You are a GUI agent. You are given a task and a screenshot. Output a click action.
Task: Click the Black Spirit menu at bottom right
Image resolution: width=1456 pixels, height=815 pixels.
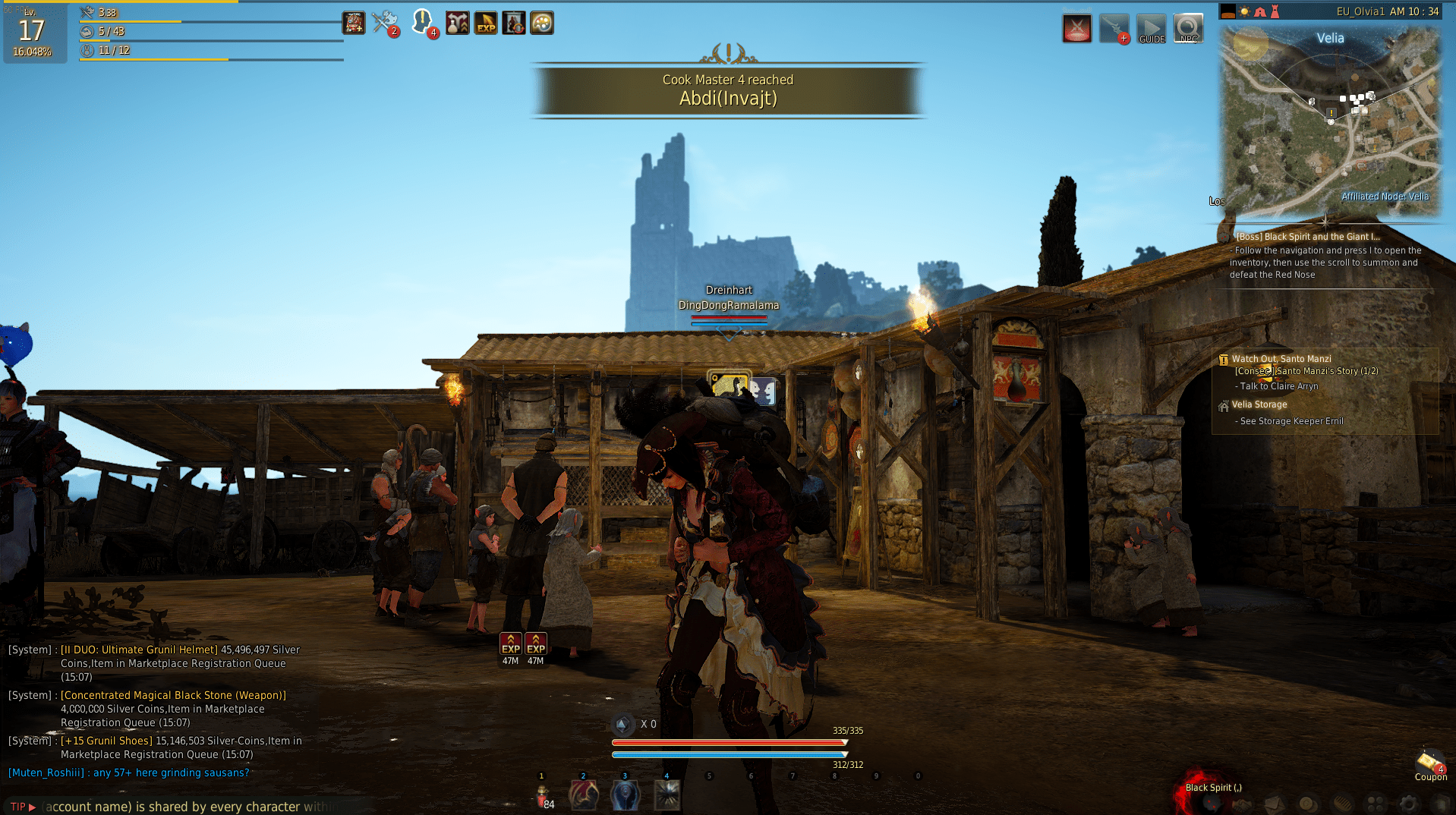coord(1215,788)
